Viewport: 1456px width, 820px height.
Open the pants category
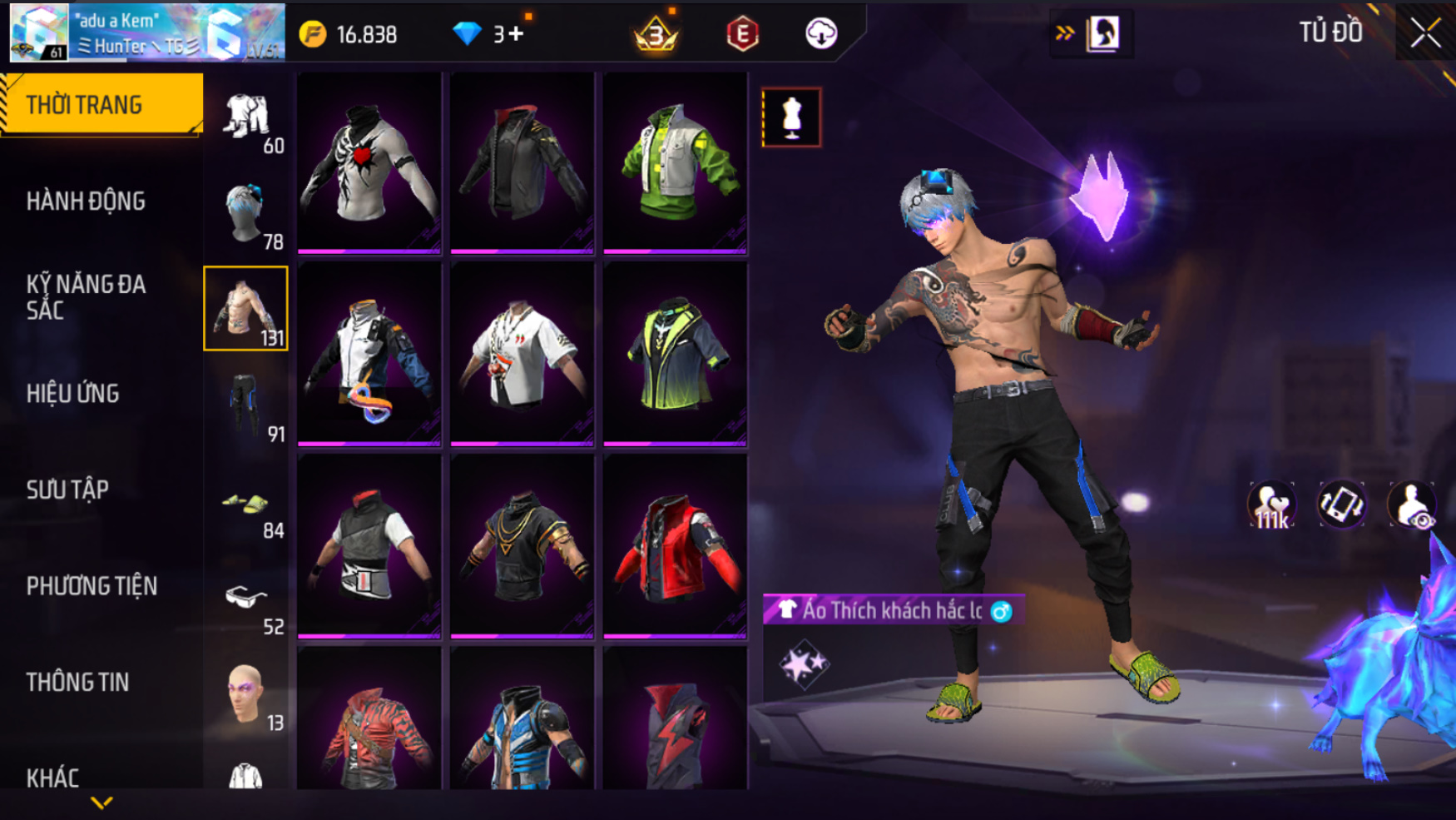click(246, 405)
